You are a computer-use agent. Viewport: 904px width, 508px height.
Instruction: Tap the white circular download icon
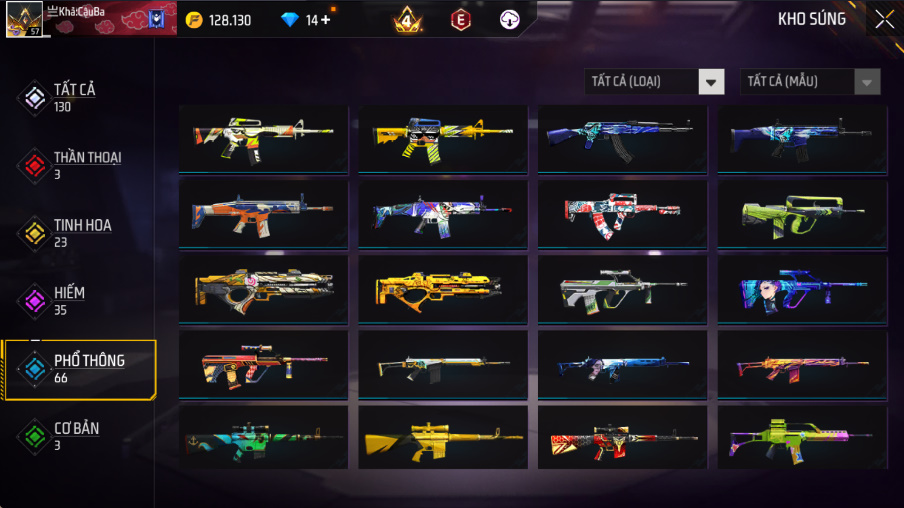coord(510,20)
